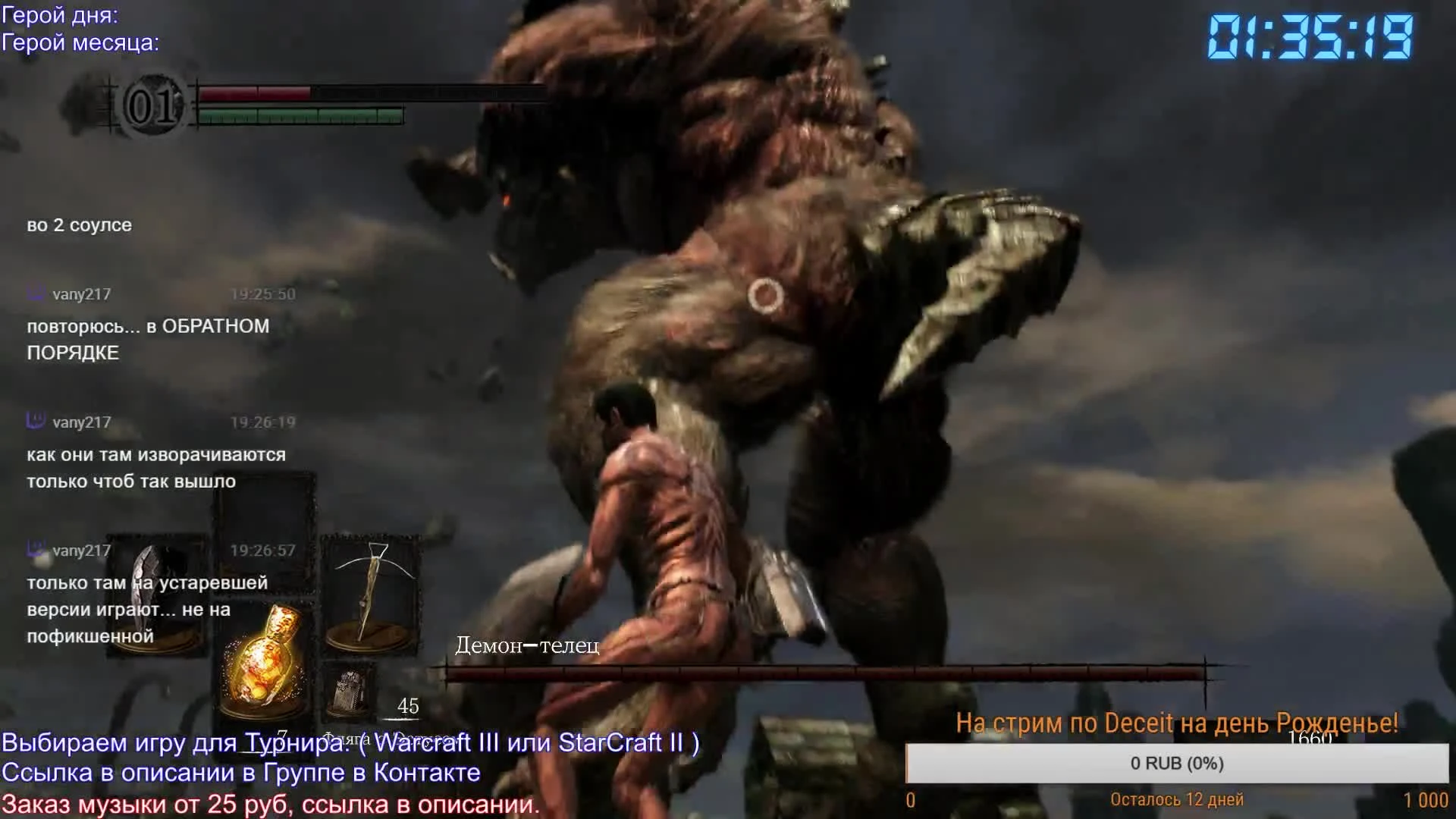Open vany217's chat username
1456x819 pixels.
[82, 294]
